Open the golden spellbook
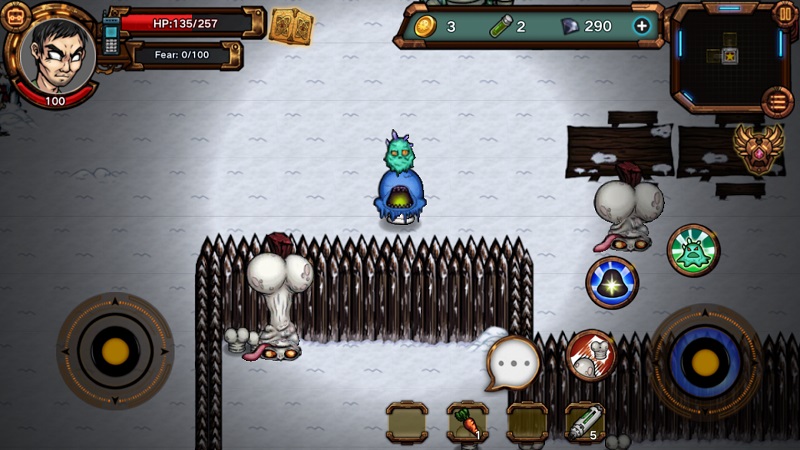The width and height of the screenshot is (800, 450). click(x=290, y=25)
